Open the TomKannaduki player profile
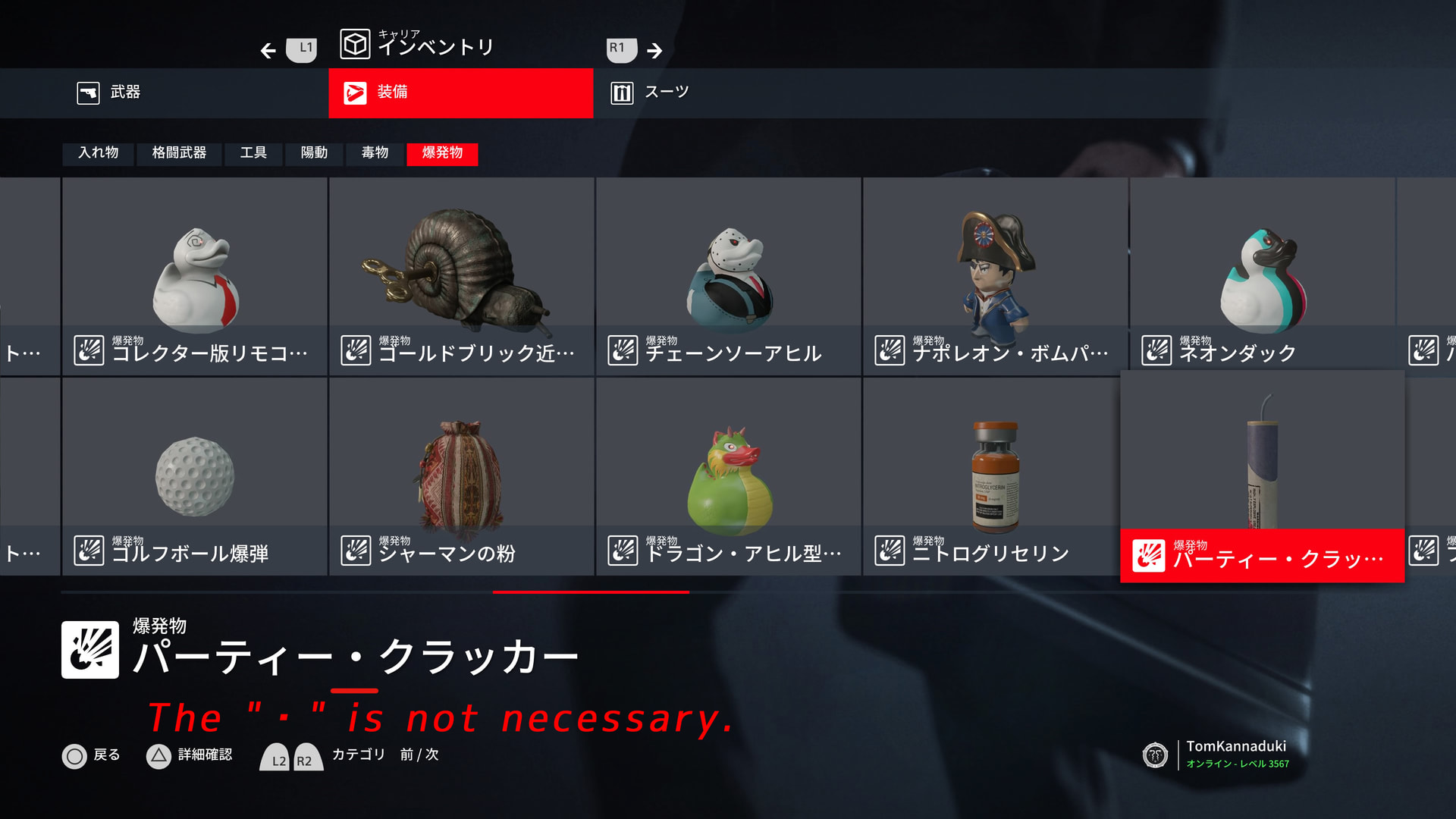The image size is (1456, 819). (1236, 754)
